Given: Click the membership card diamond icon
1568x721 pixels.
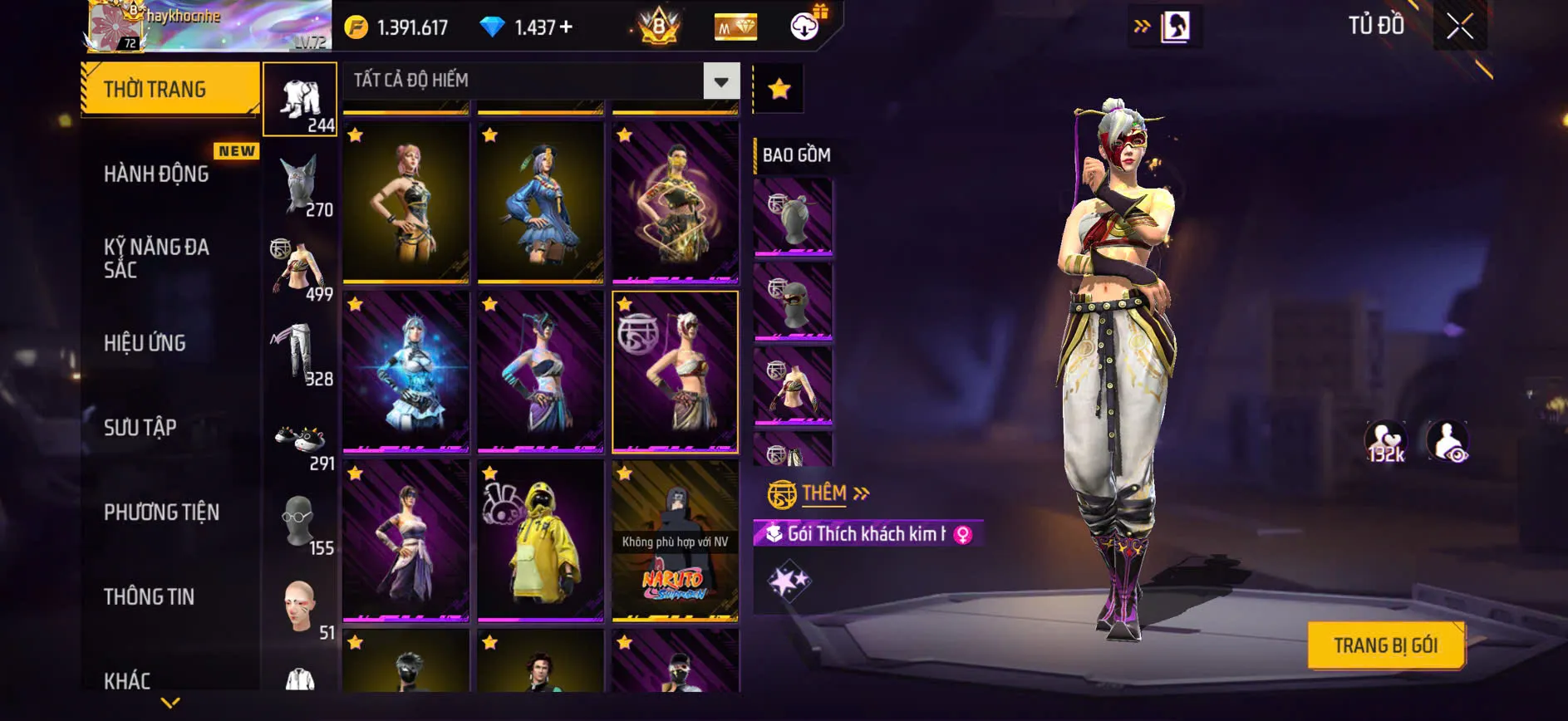Looking at the screenshot, I should [735, 26].
